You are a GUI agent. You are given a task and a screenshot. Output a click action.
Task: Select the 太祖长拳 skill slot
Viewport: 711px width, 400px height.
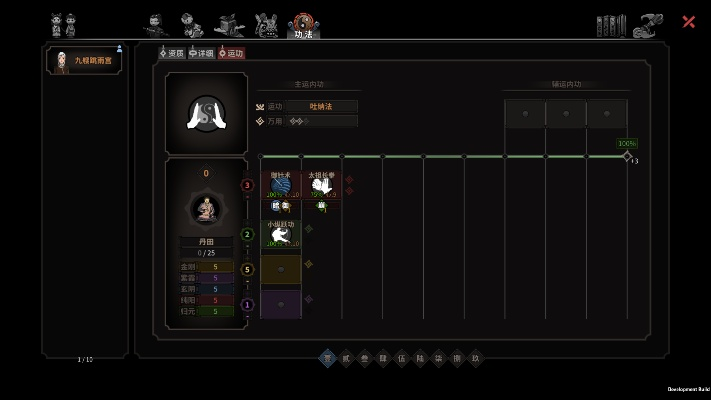(321, 185)
